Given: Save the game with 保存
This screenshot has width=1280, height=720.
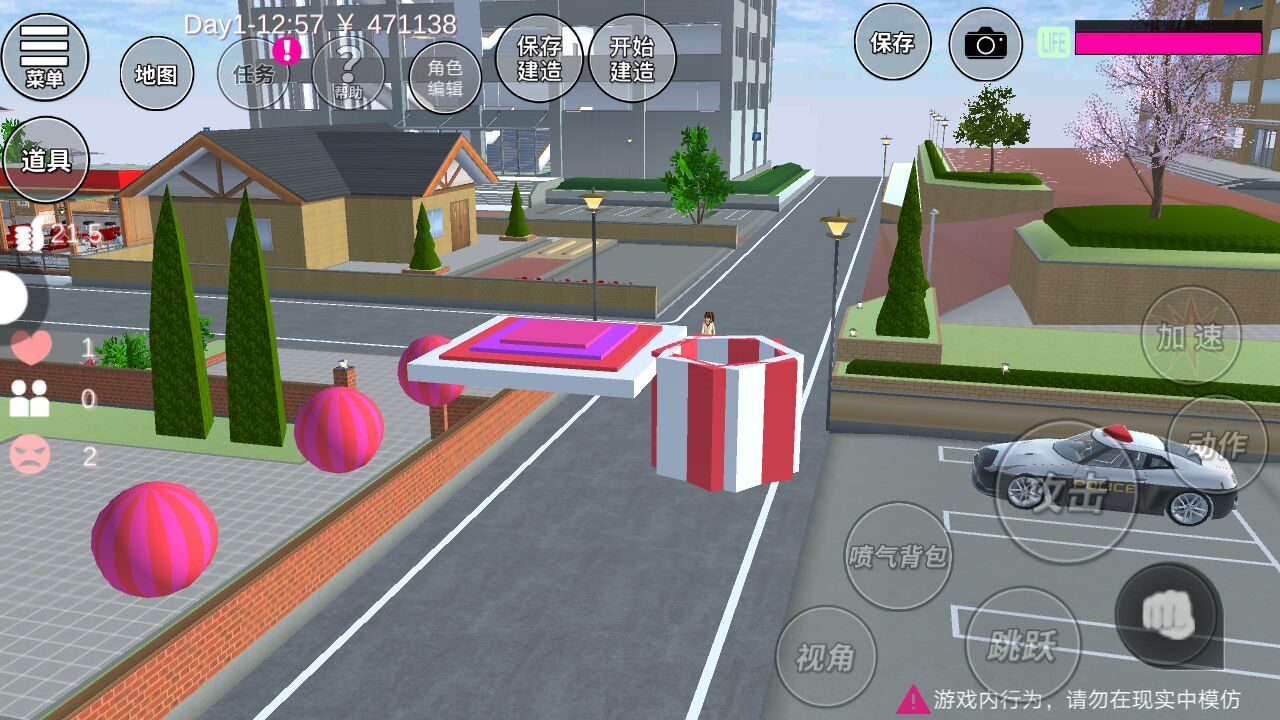Looking at the screenshot, I should coord(892,42).
